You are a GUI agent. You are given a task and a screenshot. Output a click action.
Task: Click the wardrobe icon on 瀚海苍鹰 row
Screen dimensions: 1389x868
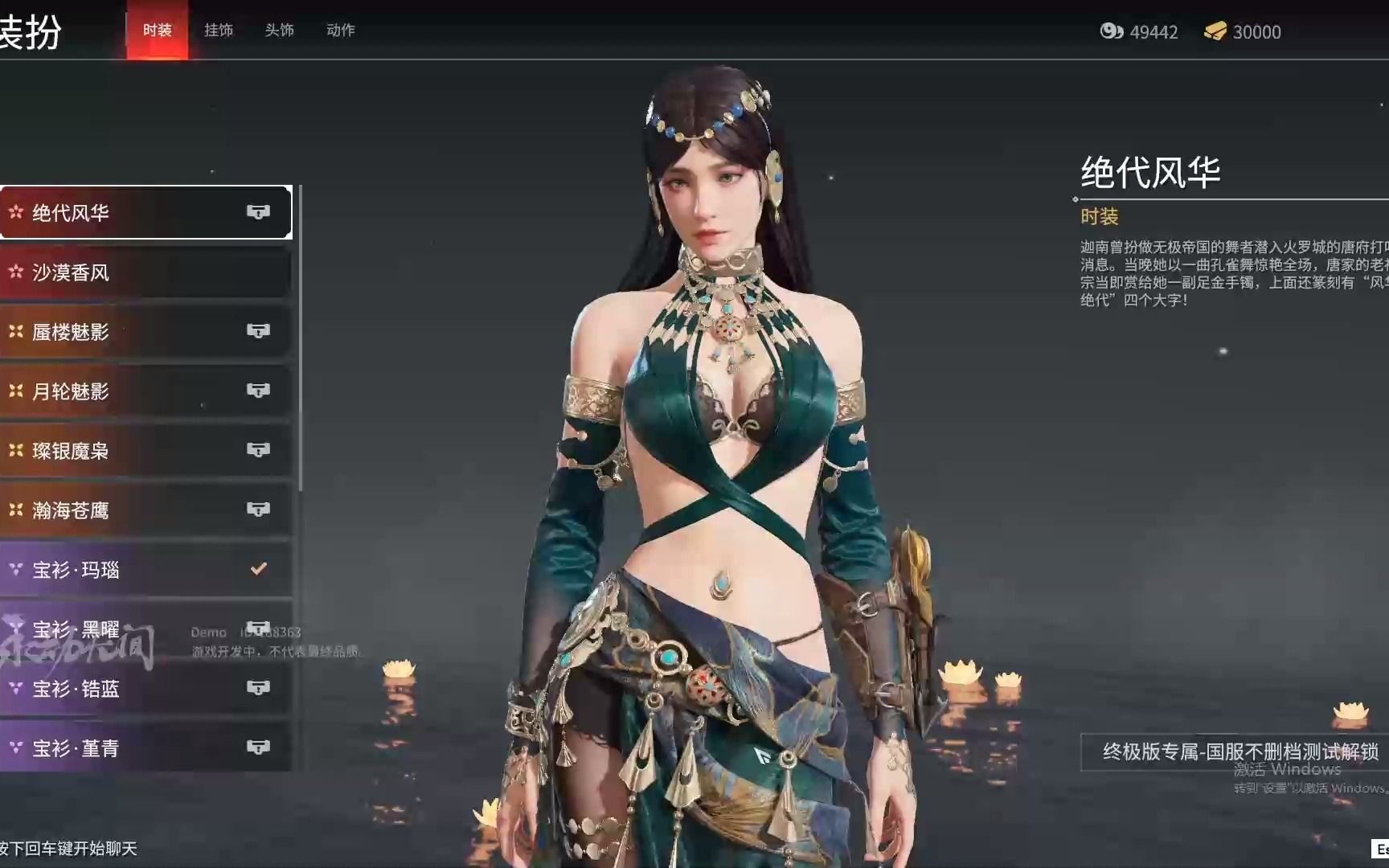click(258, 509)
